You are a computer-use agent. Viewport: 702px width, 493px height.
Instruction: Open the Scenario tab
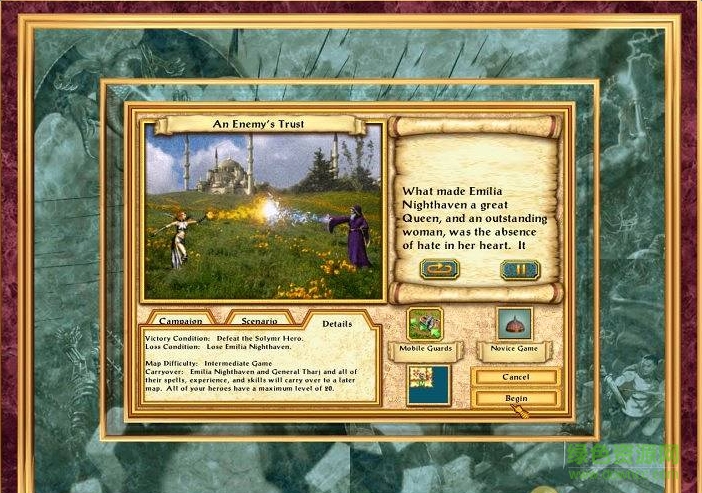[x=259, y=321]
